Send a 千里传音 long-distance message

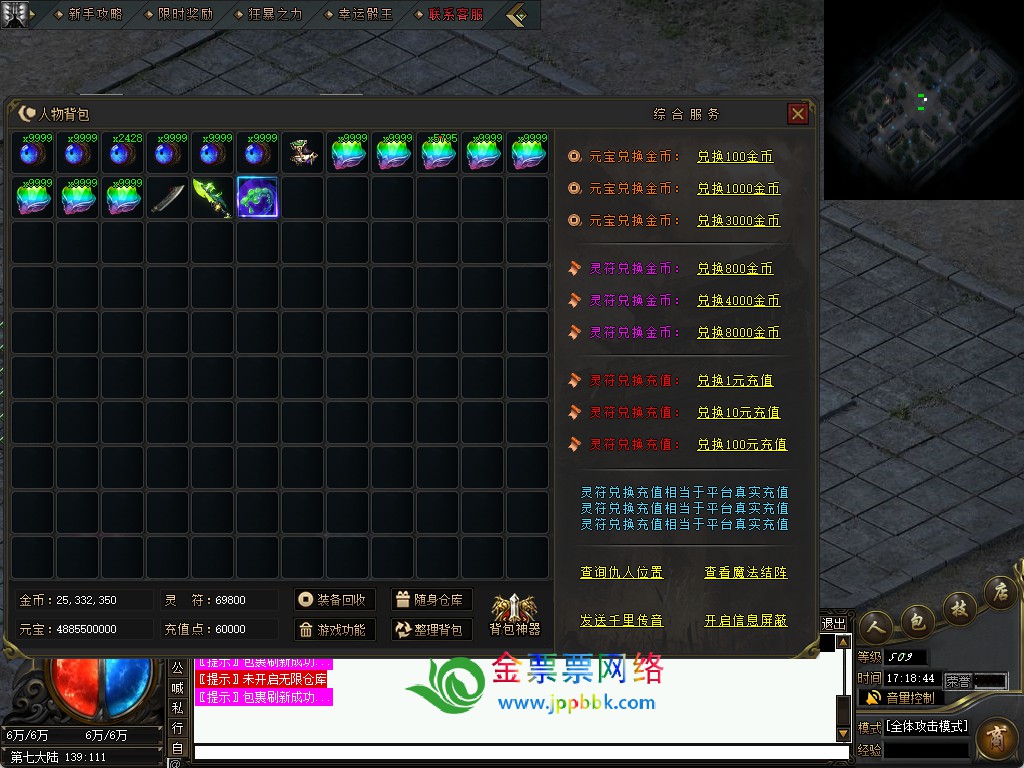click(621, 621)
